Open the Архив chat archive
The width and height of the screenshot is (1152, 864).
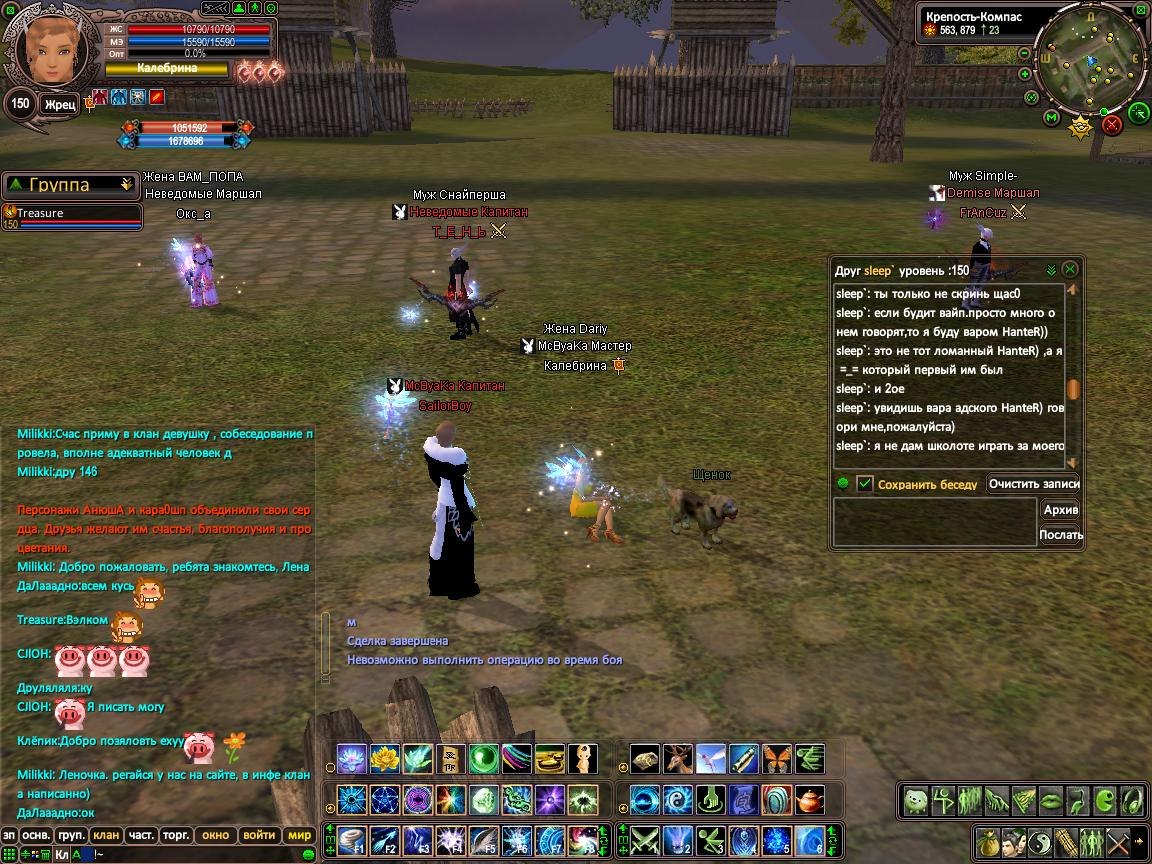tap(1061, 510)
